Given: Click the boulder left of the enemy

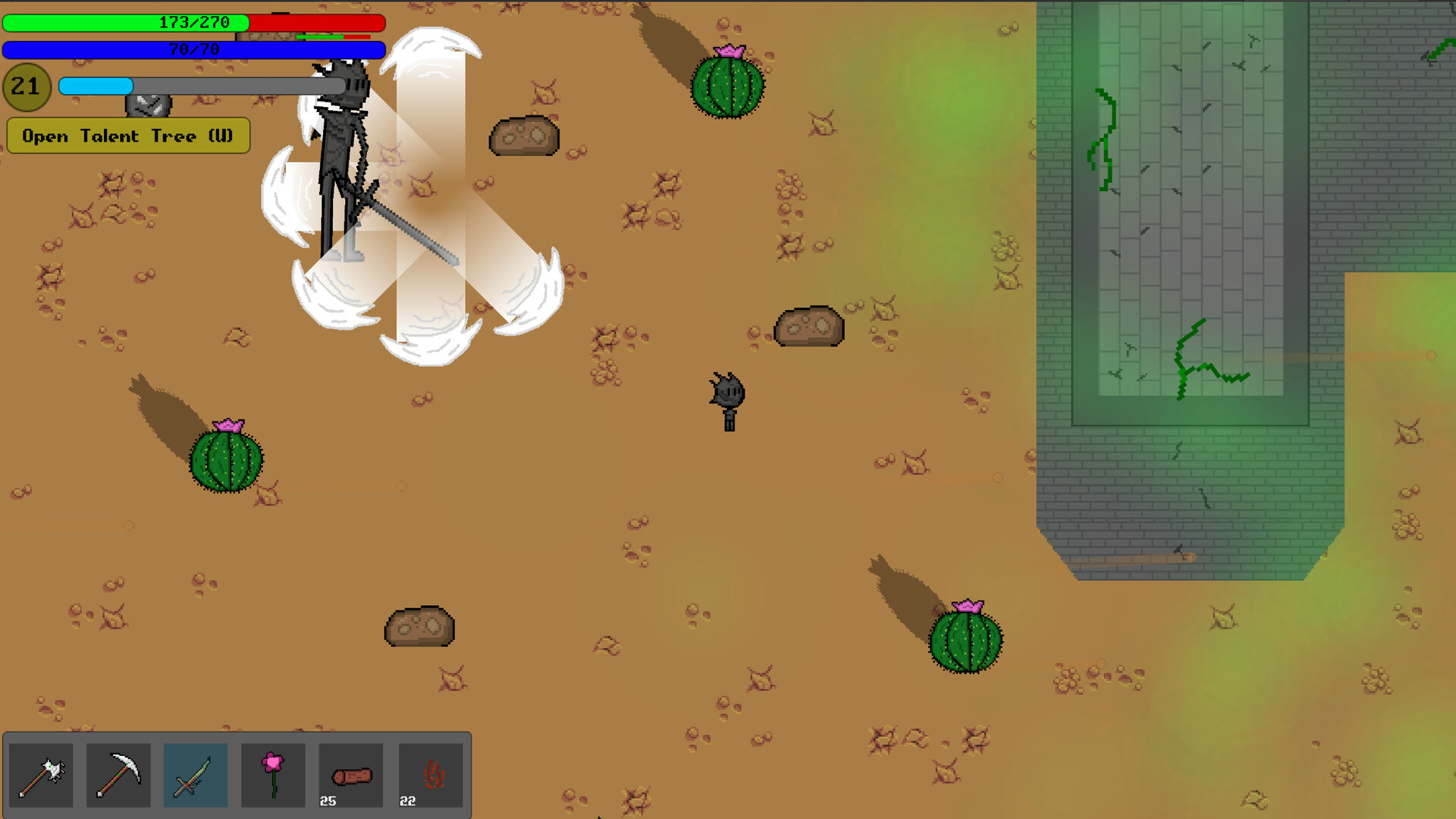Looking at the screenshot, I should tap(808, 328).
